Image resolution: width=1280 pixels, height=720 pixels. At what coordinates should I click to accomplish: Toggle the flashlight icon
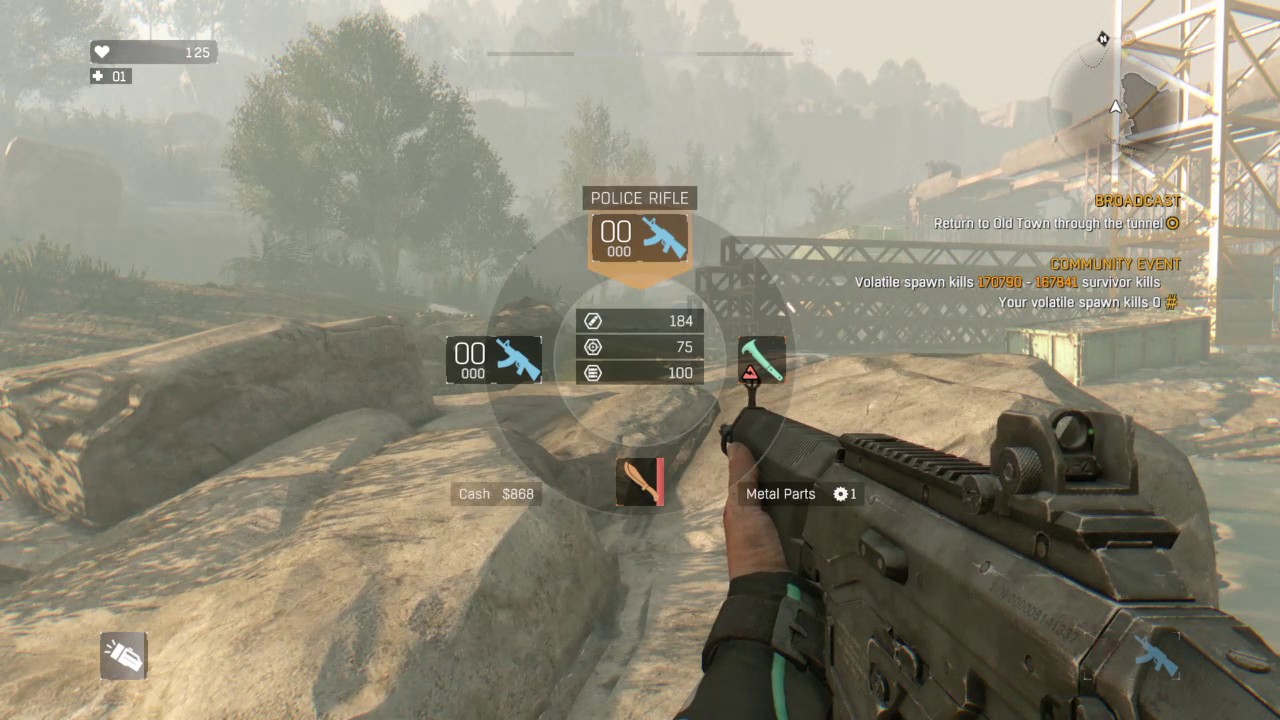tap(124, 656)
